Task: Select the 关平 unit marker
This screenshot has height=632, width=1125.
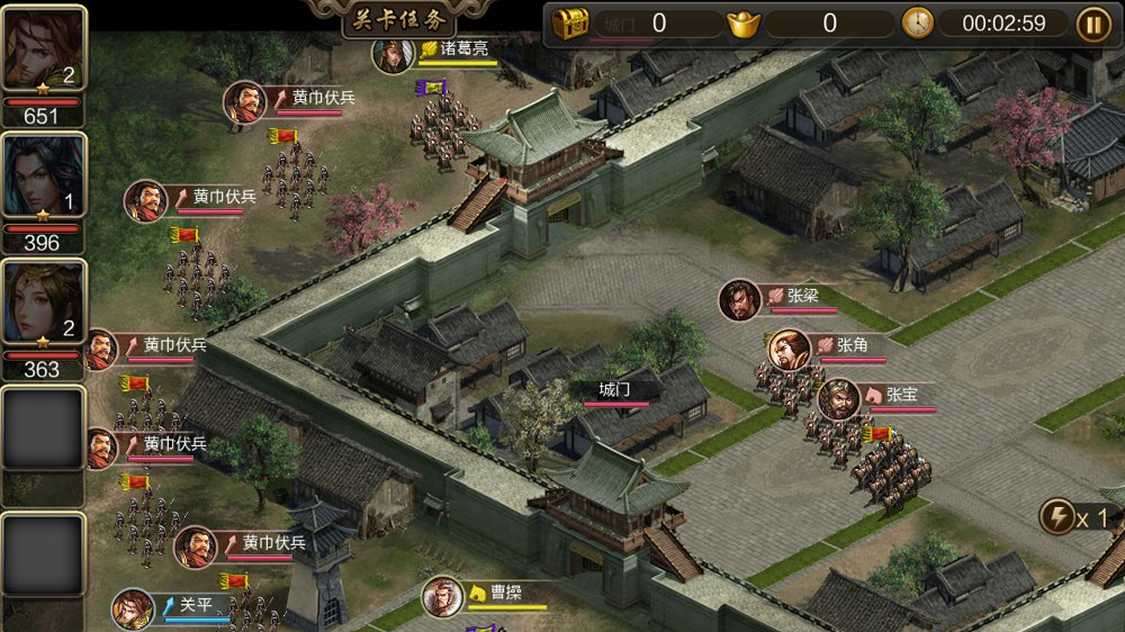Action: [x=132, y=608]
